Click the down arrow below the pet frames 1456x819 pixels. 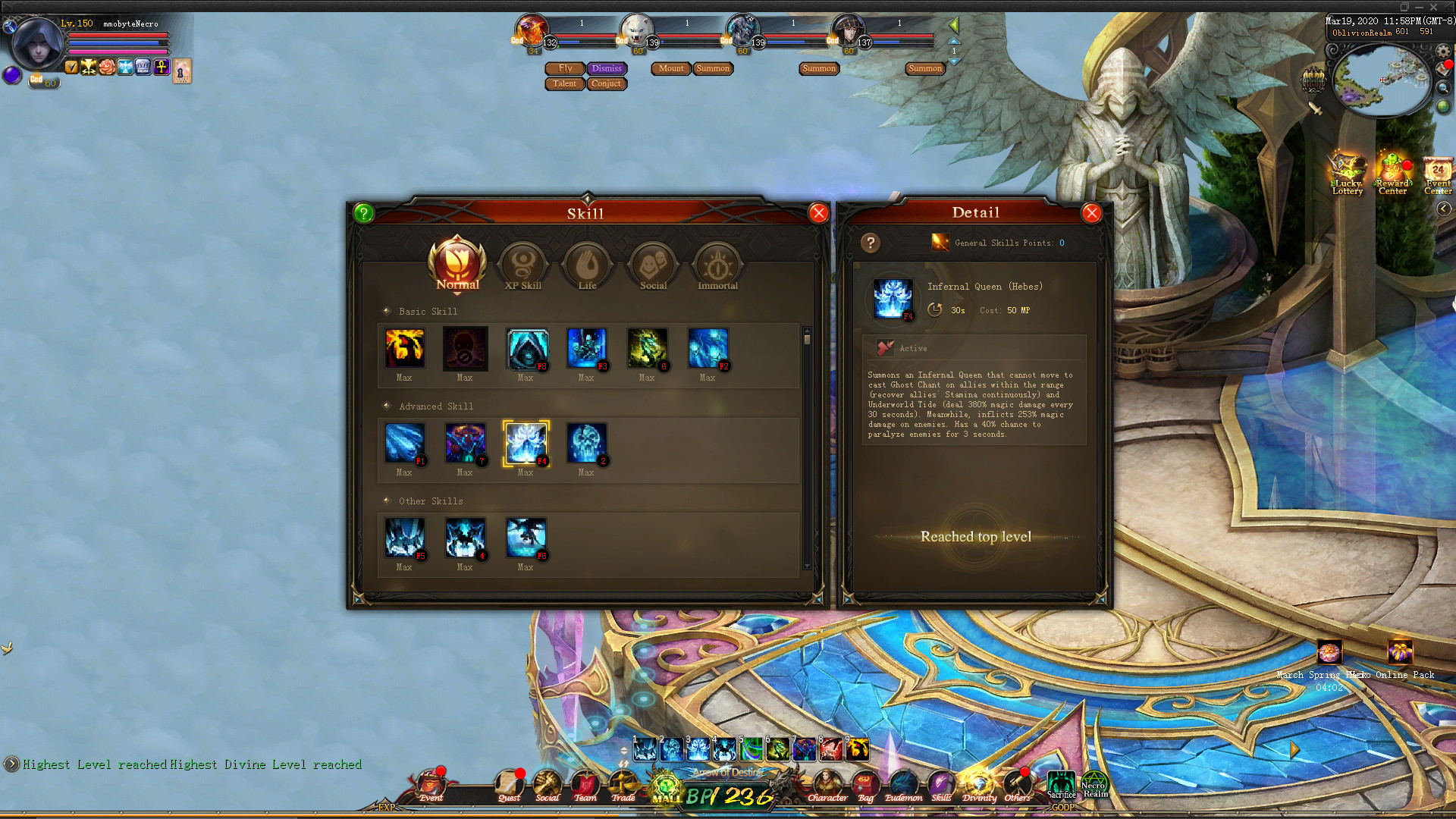(954, 62)
